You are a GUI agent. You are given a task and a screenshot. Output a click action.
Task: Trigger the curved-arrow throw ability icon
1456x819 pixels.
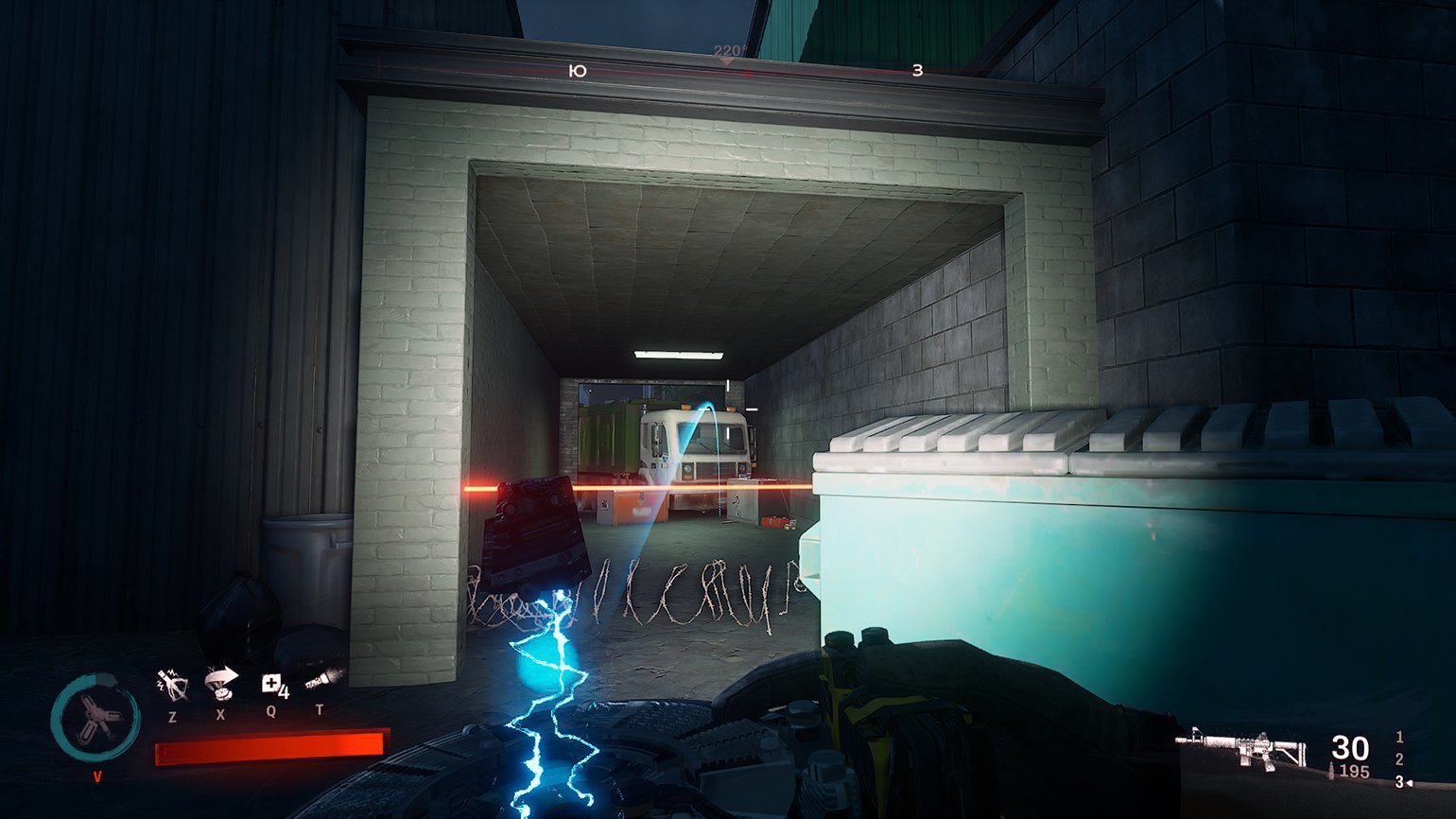coord(221,681)
